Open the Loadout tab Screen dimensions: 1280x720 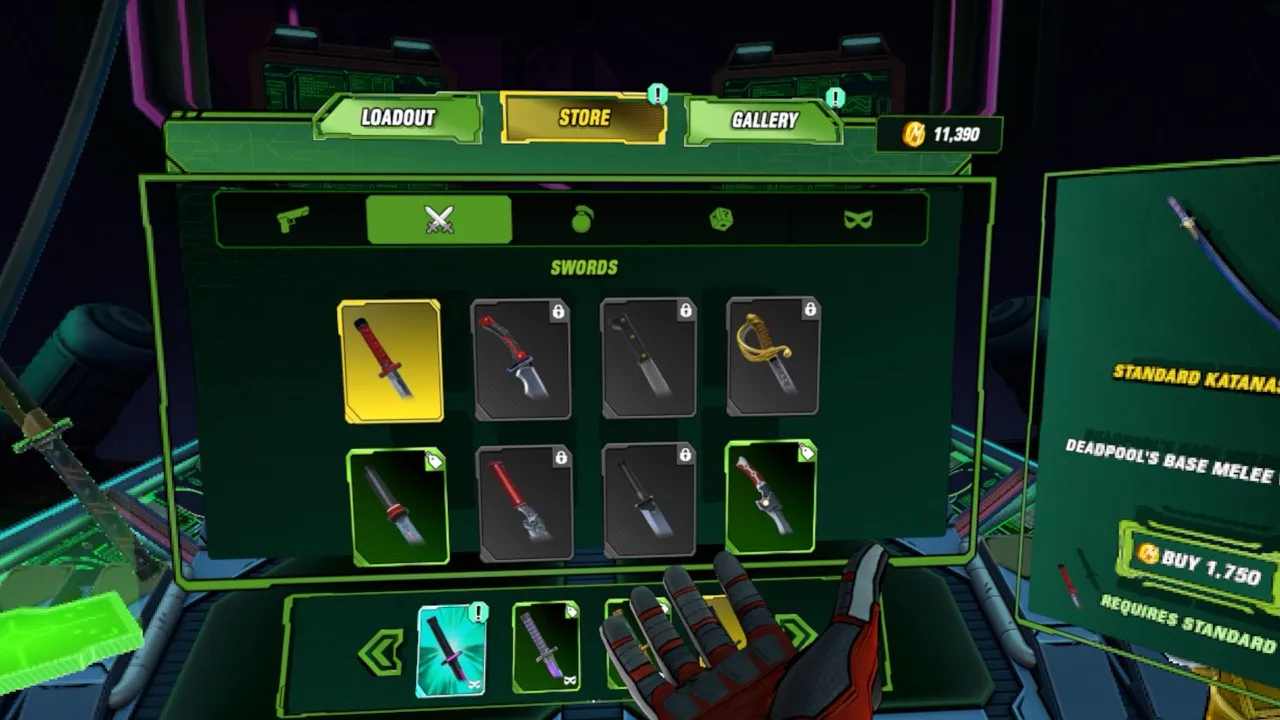click(398, 118)
